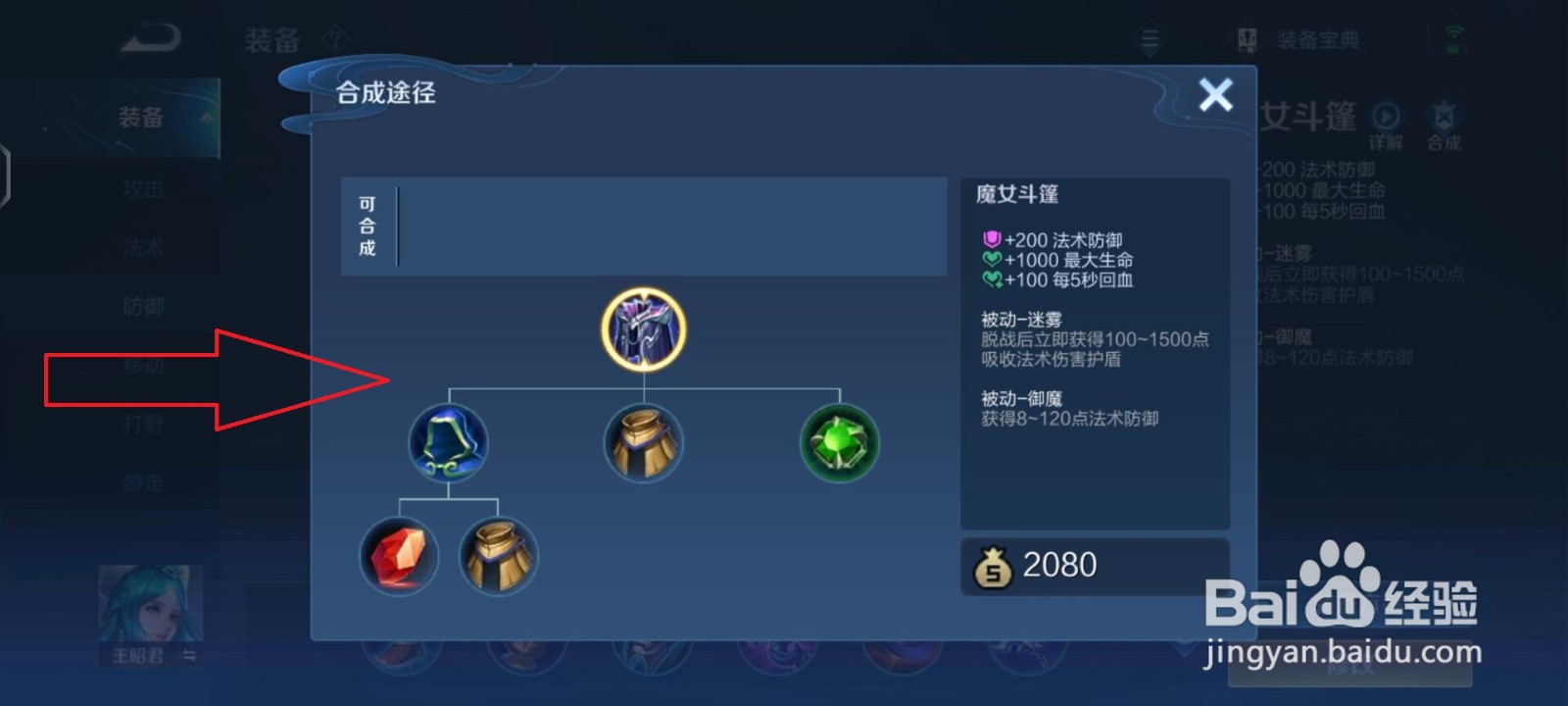Select the blue hood item in the tree
The image size is (1568, 706).
[448, 443]
